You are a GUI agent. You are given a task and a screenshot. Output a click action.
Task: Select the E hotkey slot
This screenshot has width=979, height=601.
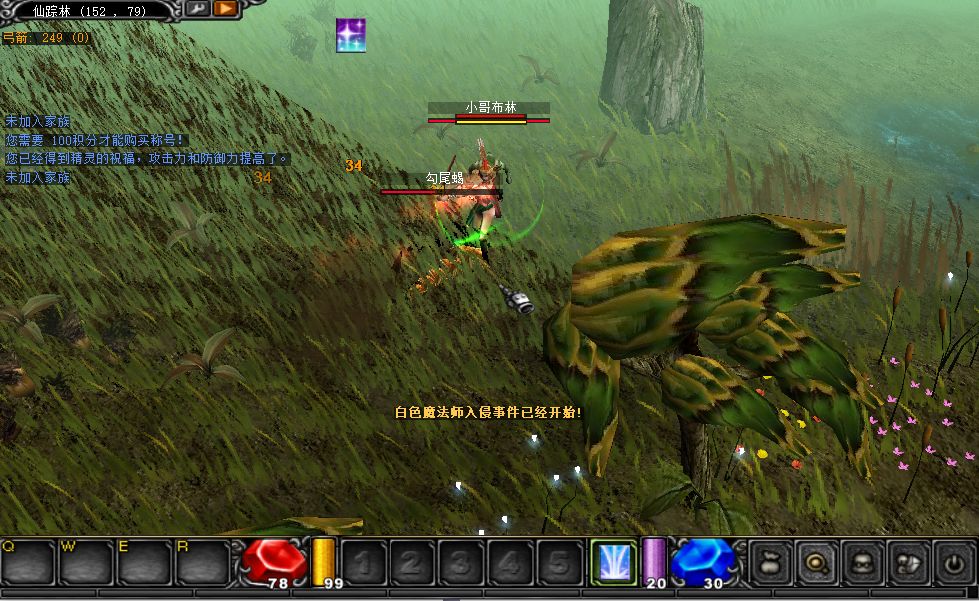point(145,562)
